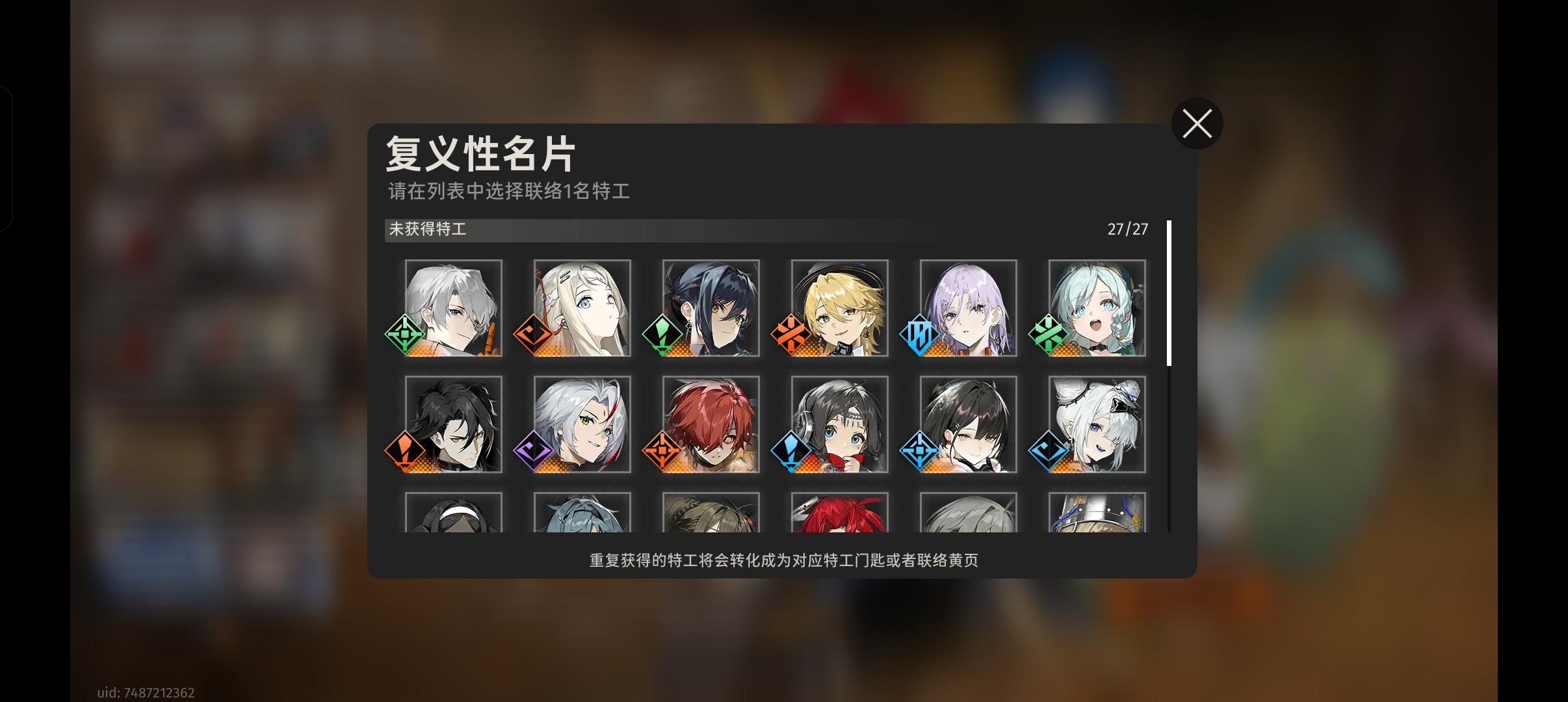
Task: Click the purple badge on the white-haired grinning agent
Action: pyautogui.click(x=533, y=452)
